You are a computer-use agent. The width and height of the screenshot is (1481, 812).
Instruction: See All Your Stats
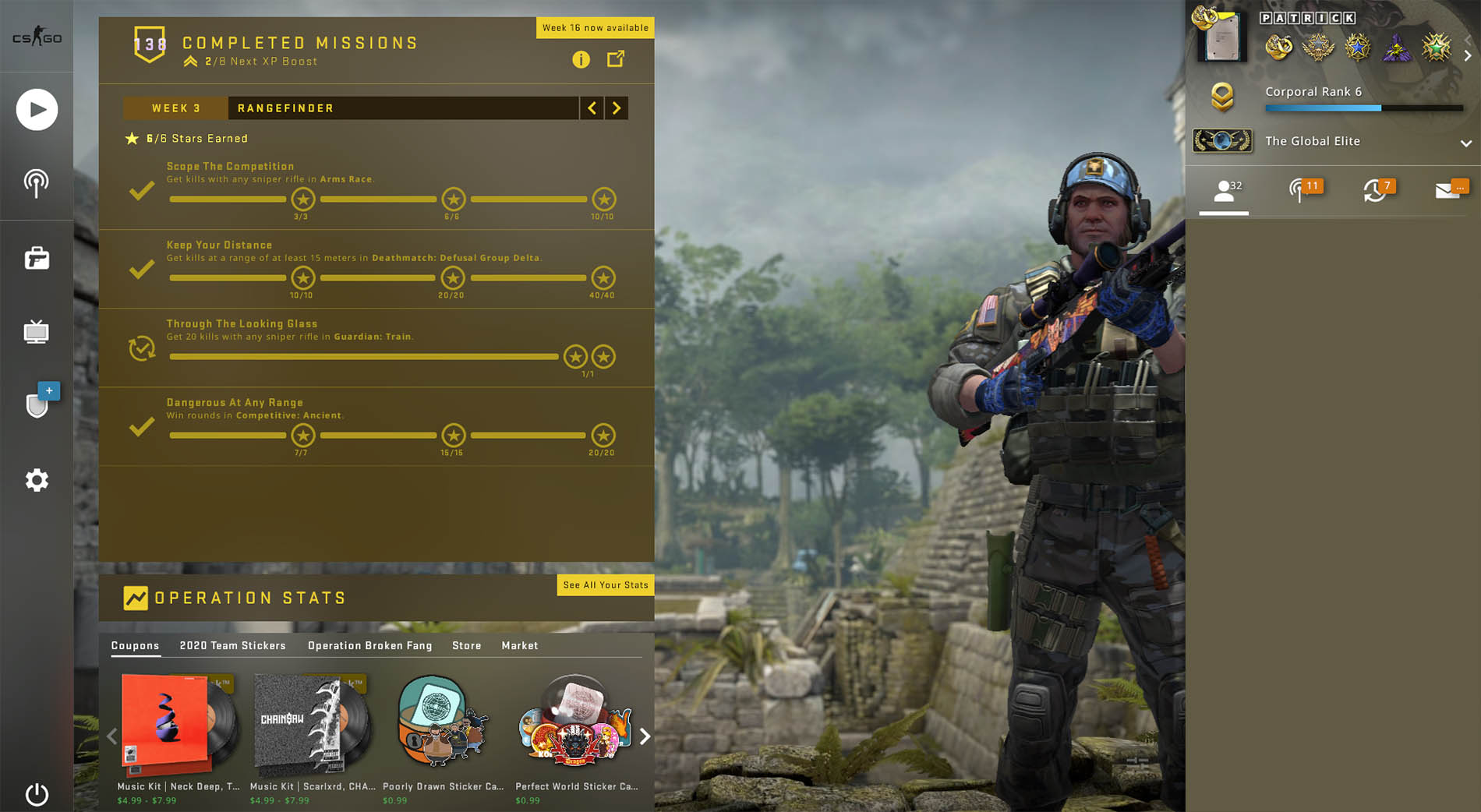(x=605, y=585)
